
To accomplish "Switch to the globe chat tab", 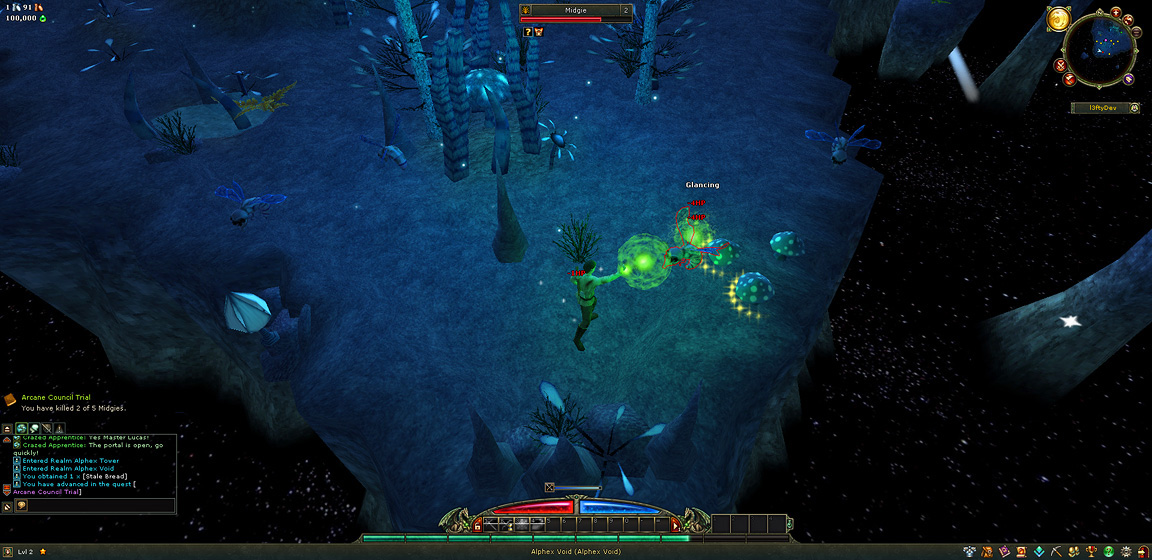I will click(21, 428).
